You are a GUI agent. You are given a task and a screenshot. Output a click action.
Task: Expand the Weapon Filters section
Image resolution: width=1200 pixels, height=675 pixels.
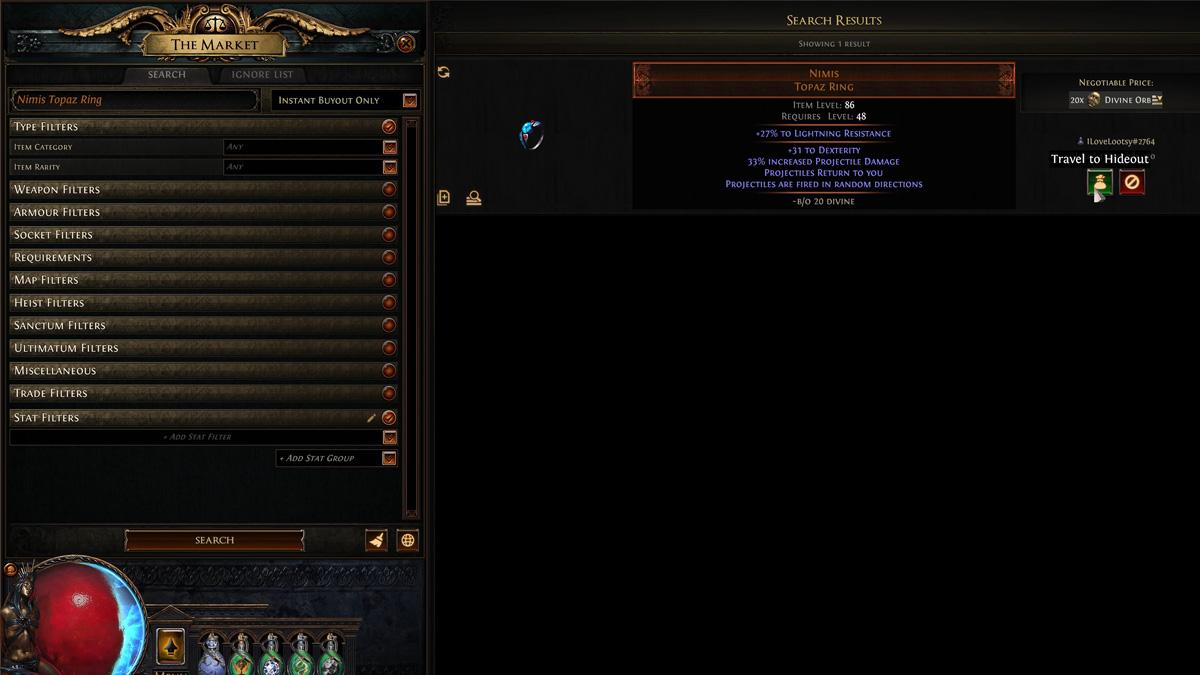389,190
